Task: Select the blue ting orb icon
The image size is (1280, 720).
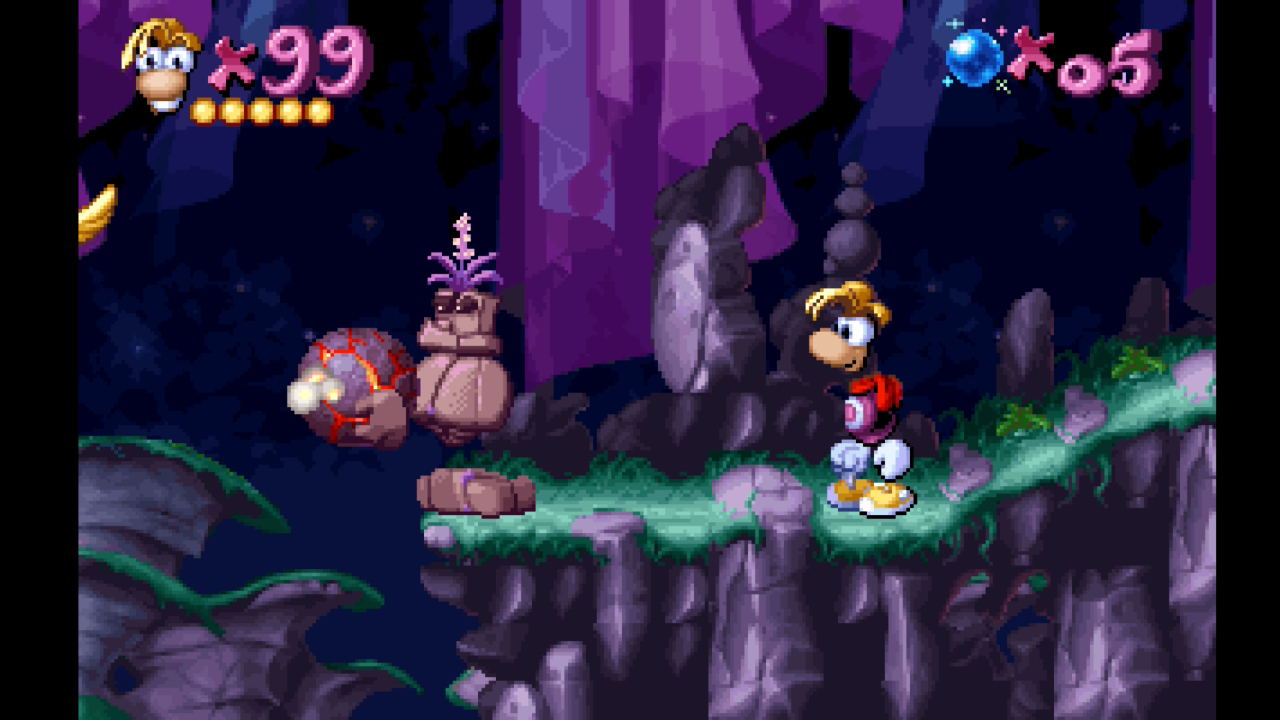Action: pos(974,58)
